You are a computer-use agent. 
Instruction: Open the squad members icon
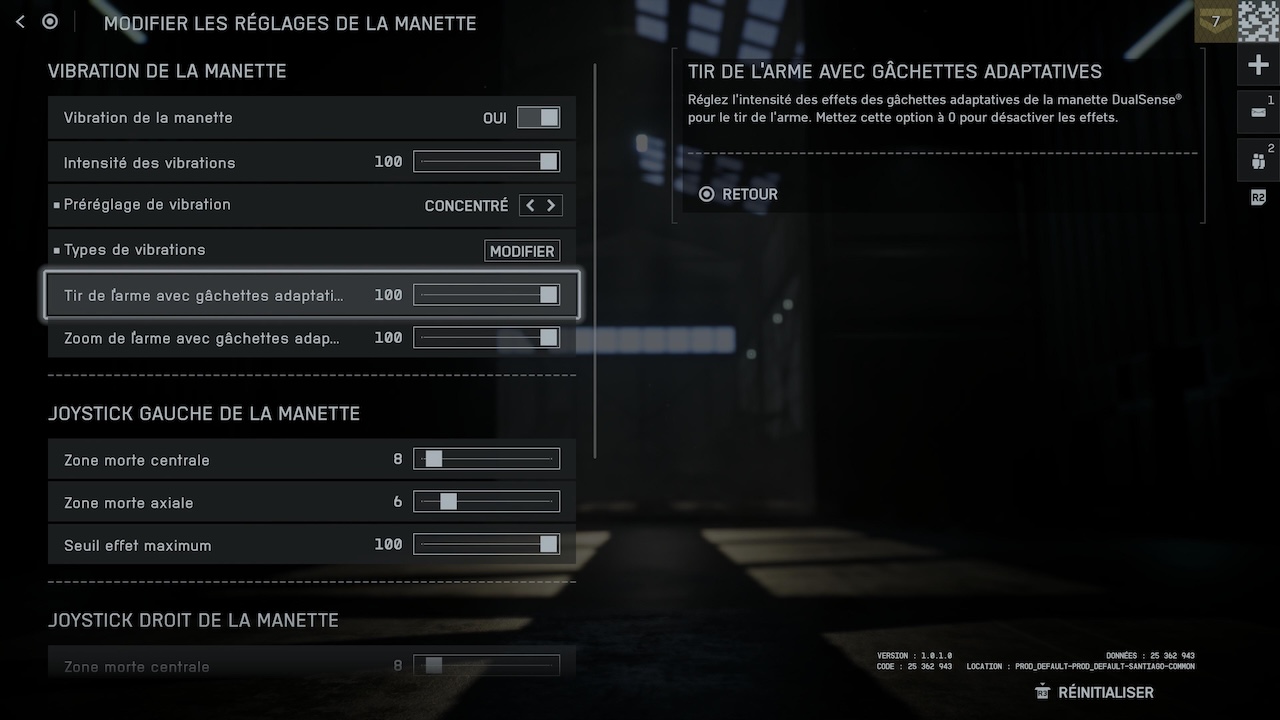coord(1258,160)
